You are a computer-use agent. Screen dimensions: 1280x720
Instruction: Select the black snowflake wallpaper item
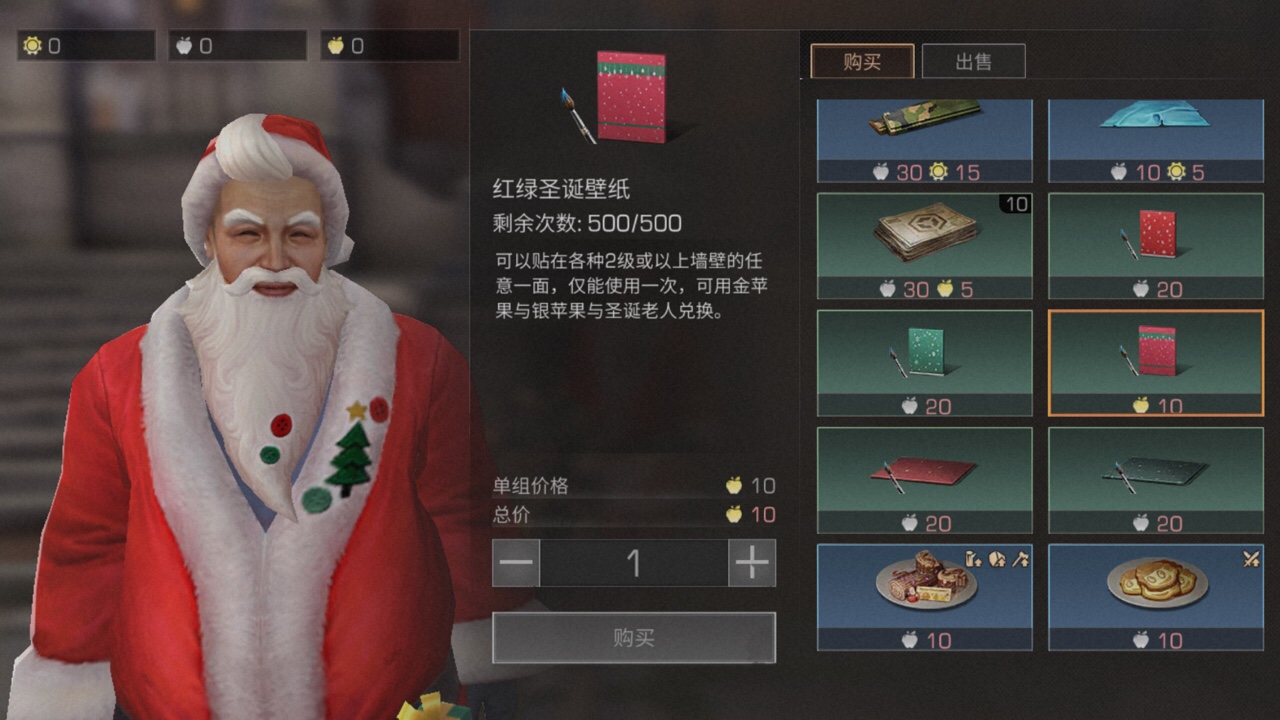(1155, 479)
